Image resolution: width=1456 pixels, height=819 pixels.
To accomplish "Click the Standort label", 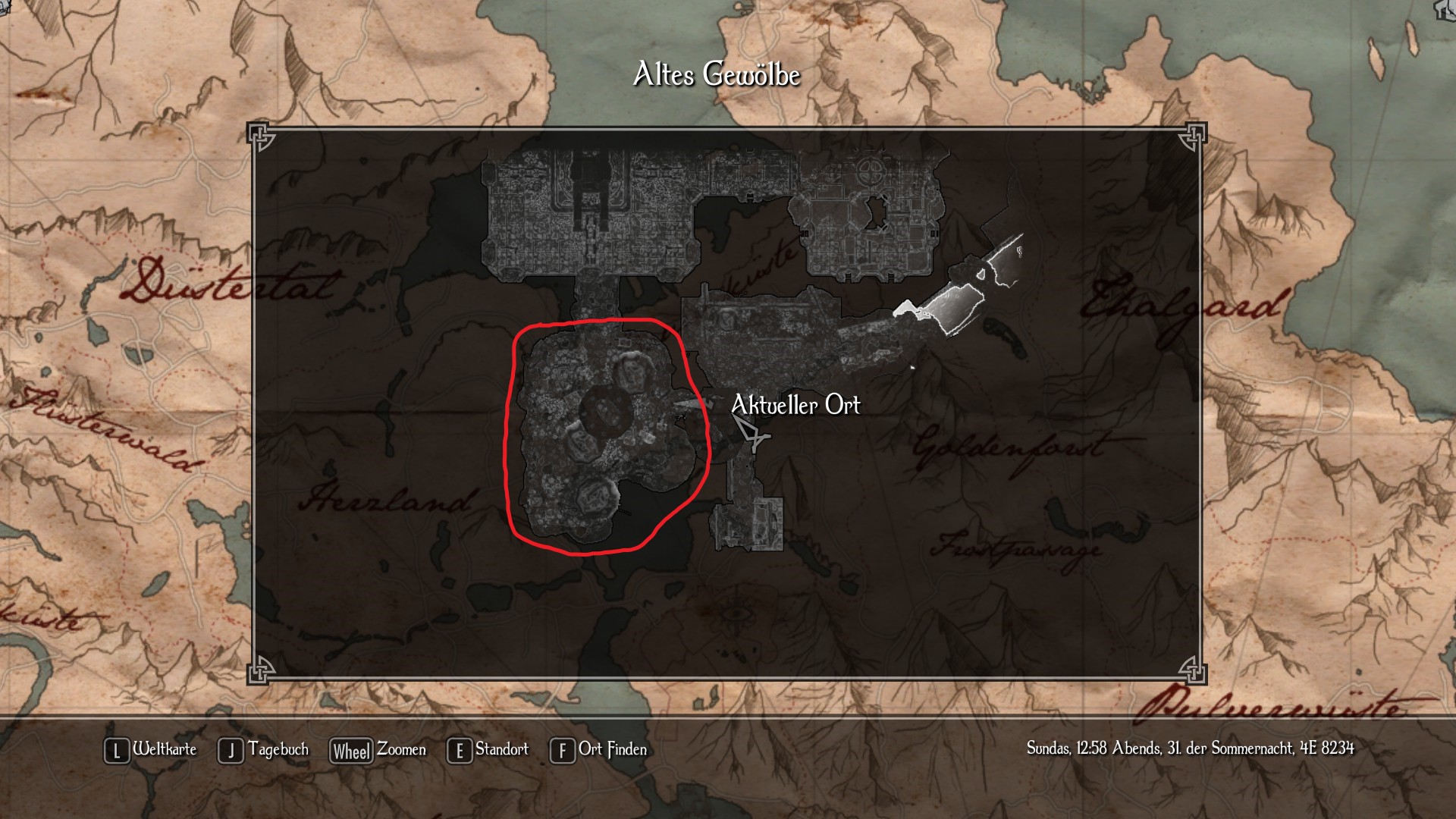I will [502, 750].
